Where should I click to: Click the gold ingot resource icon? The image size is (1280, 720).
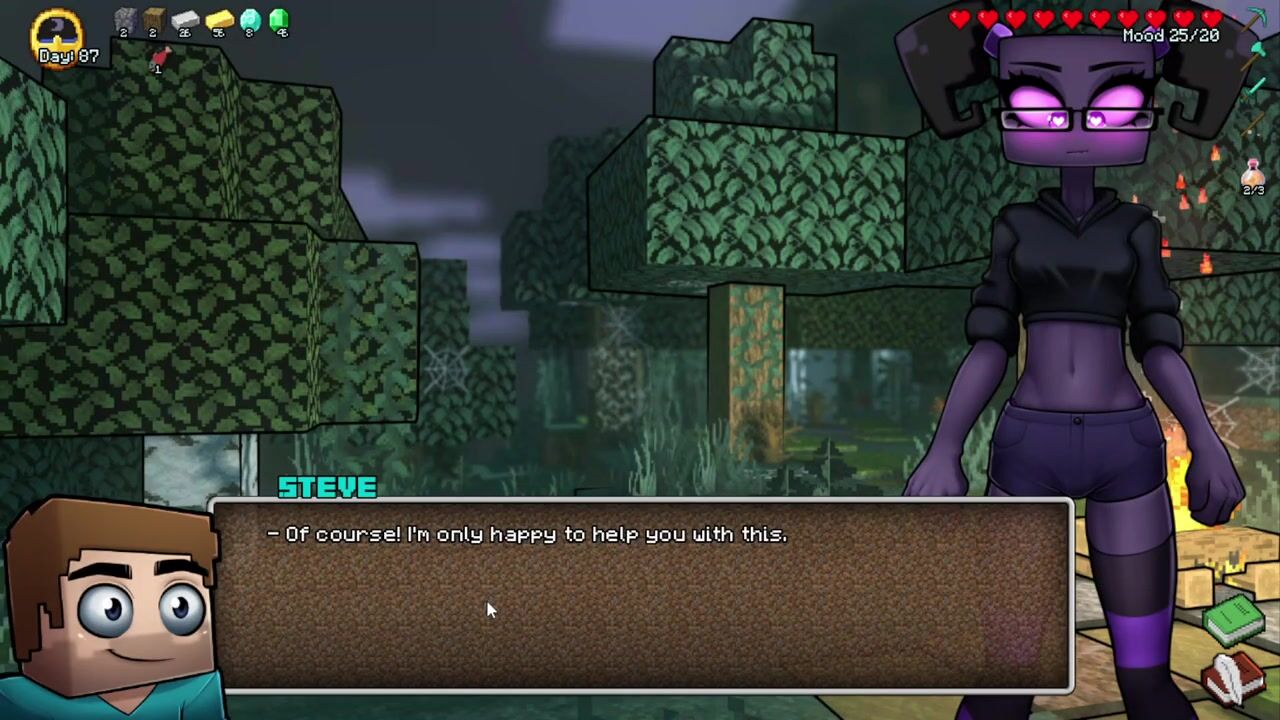tap(219, 20)
